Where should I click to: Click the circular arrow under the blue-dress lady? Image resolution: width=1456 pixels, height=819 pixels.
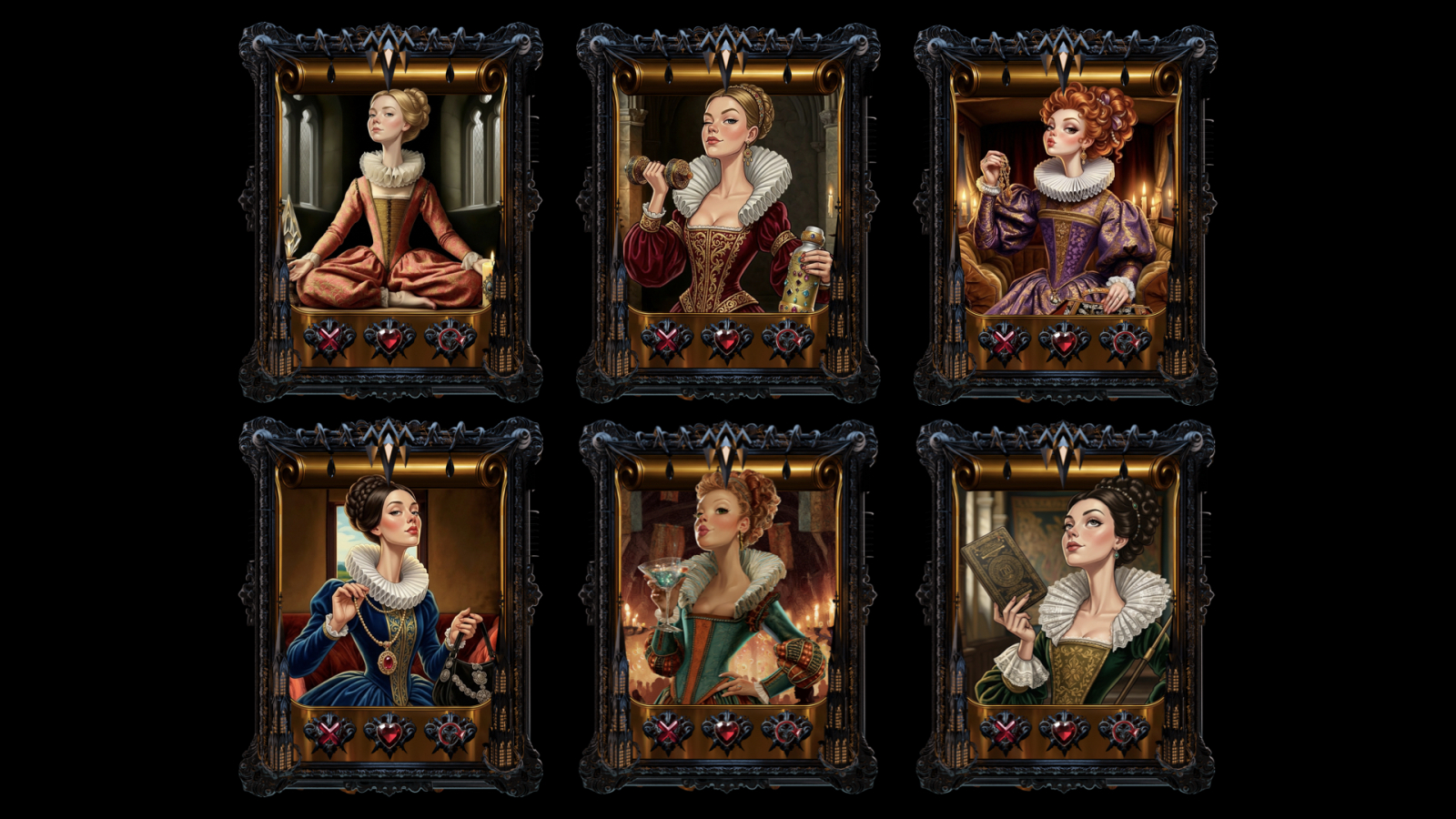[450, 733]
